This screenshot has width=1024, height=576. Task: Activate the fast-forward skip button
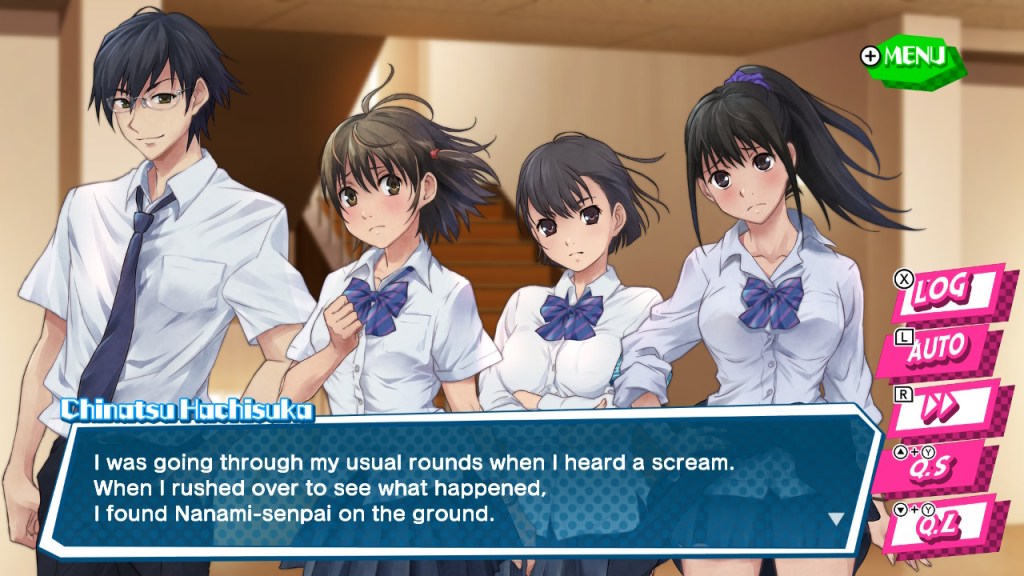coord(940,405)
